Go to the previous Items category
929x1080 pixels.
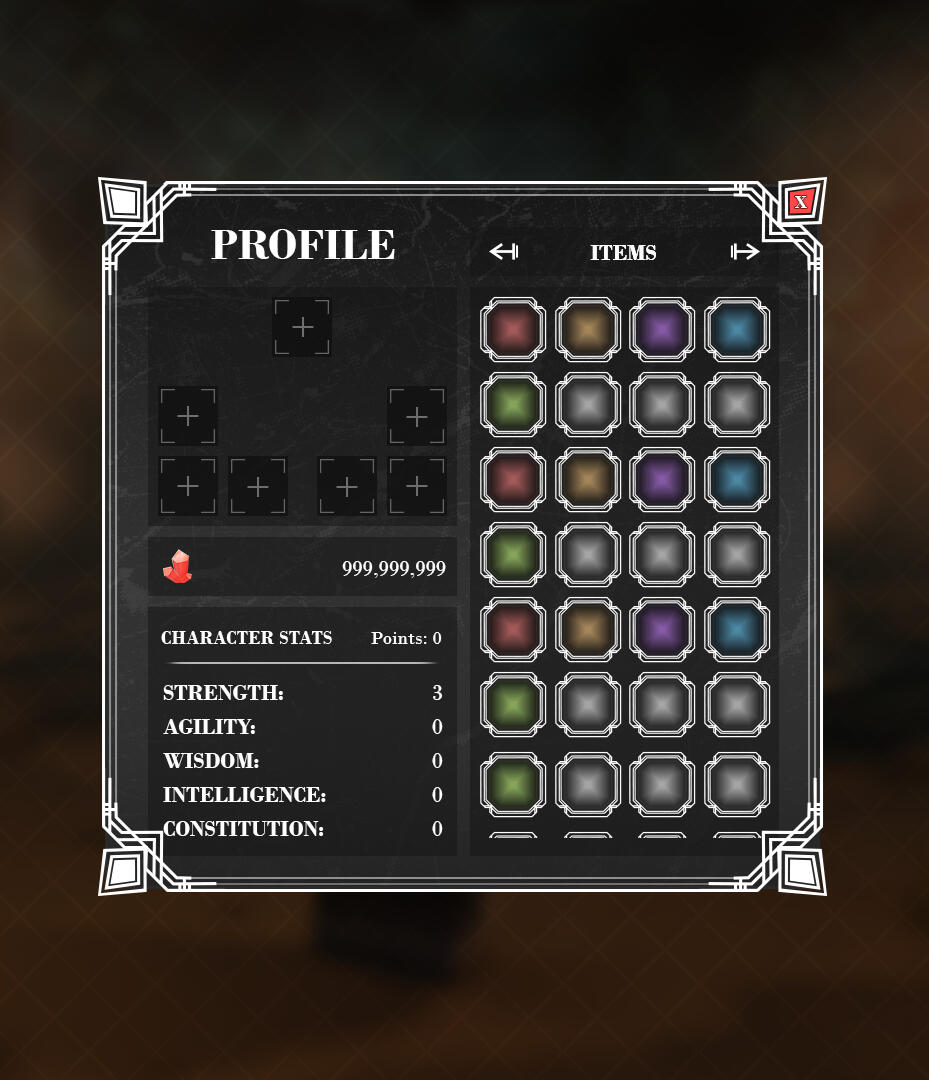tap(503, 252)
